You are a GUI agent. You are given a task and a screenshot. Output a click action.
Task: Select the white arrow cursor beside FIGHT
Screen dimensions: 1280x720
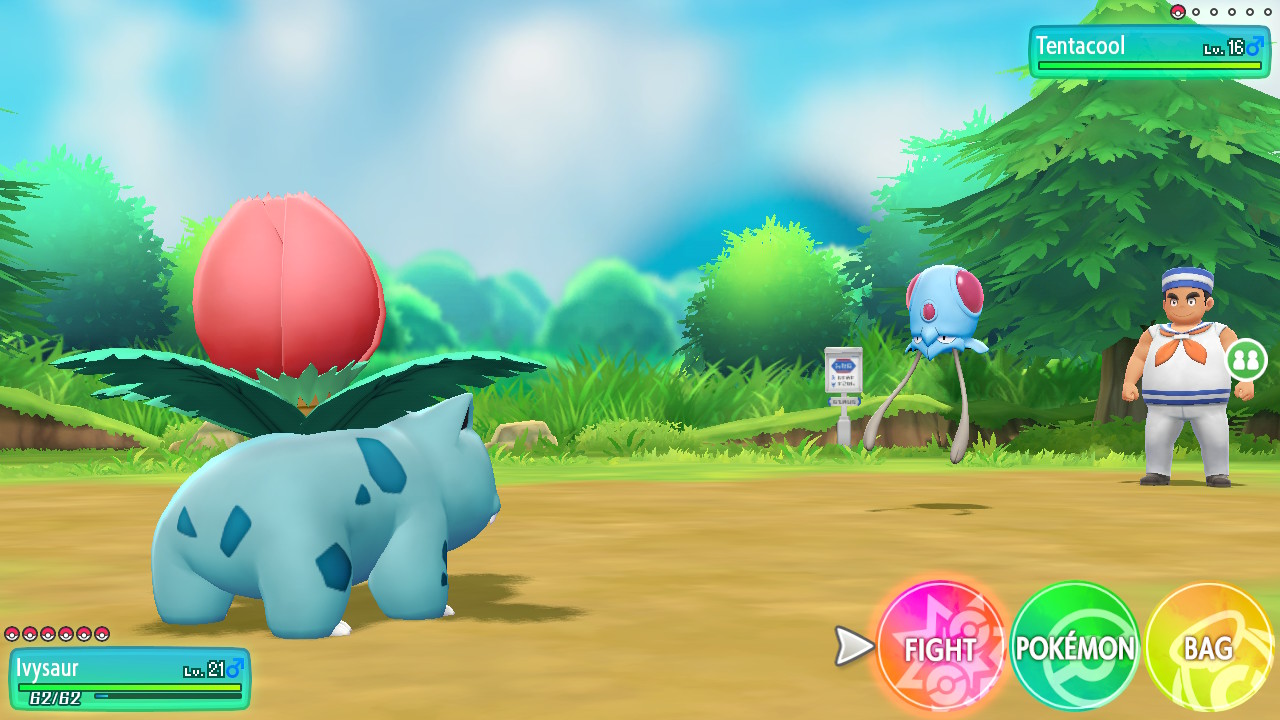pyautogui.click(x=851, y=647)
